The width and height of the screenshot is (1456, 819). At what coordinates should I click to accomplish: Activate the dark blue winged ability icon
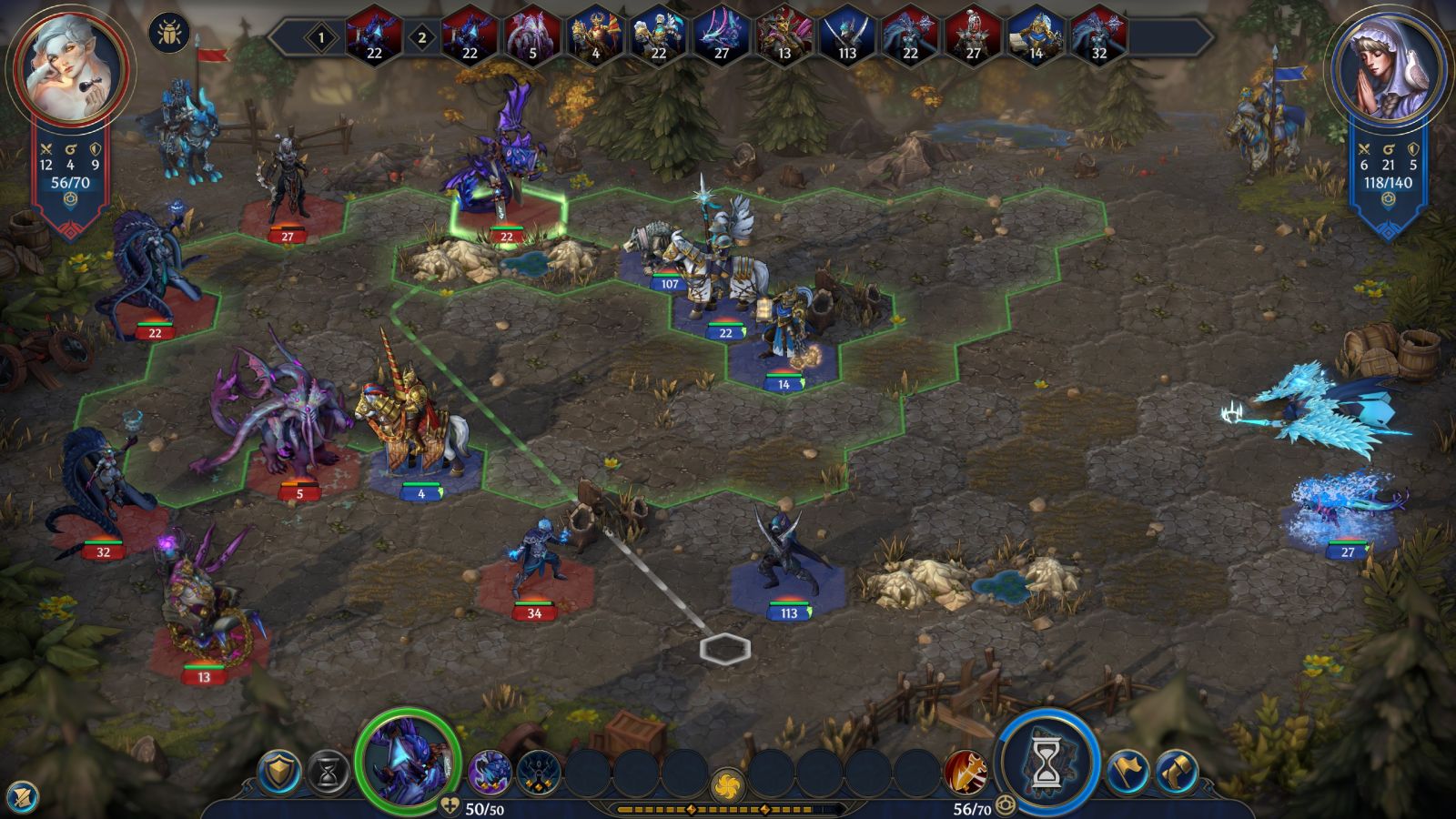pyautogui.click(x=538, y=773)
